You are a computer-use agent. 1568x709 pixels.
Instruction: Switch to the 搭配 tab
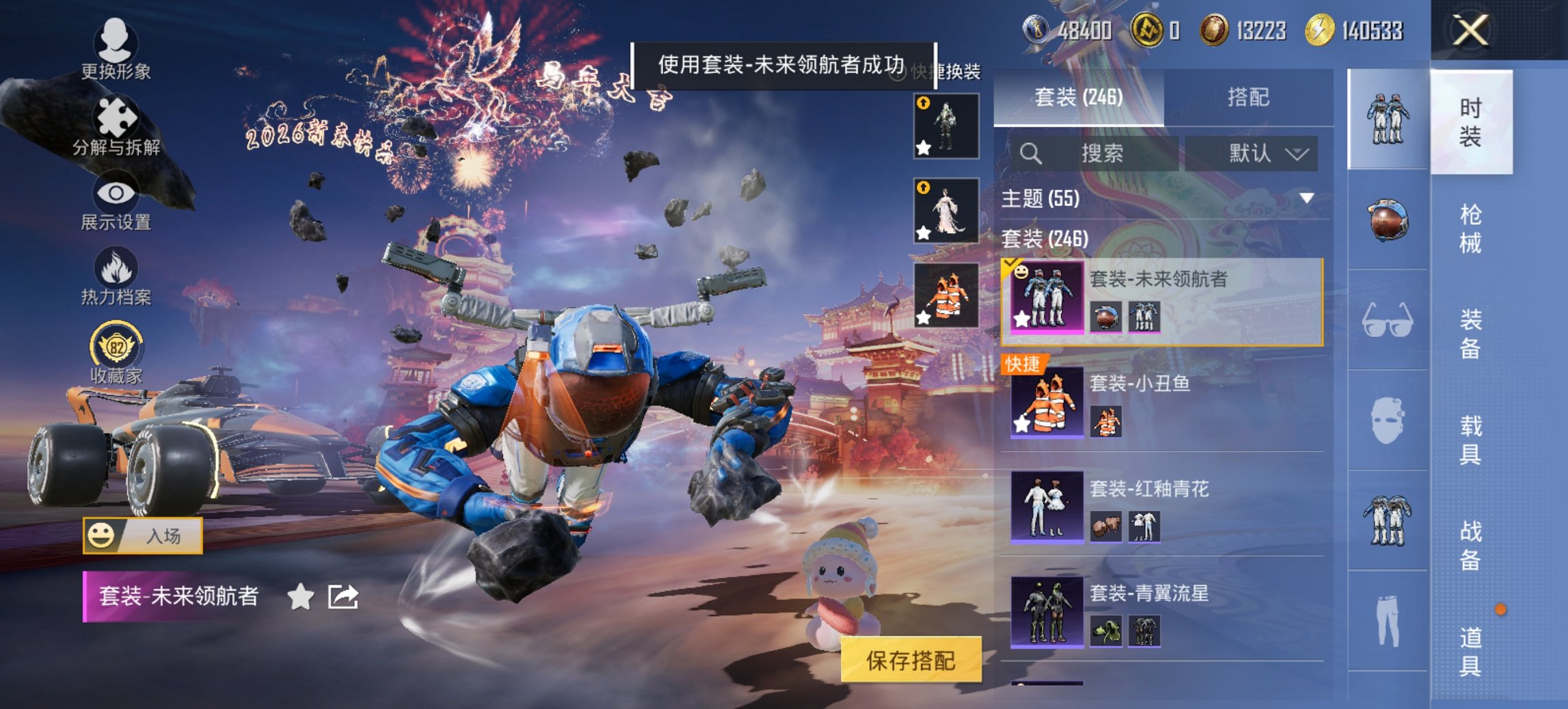point(1248,97)
